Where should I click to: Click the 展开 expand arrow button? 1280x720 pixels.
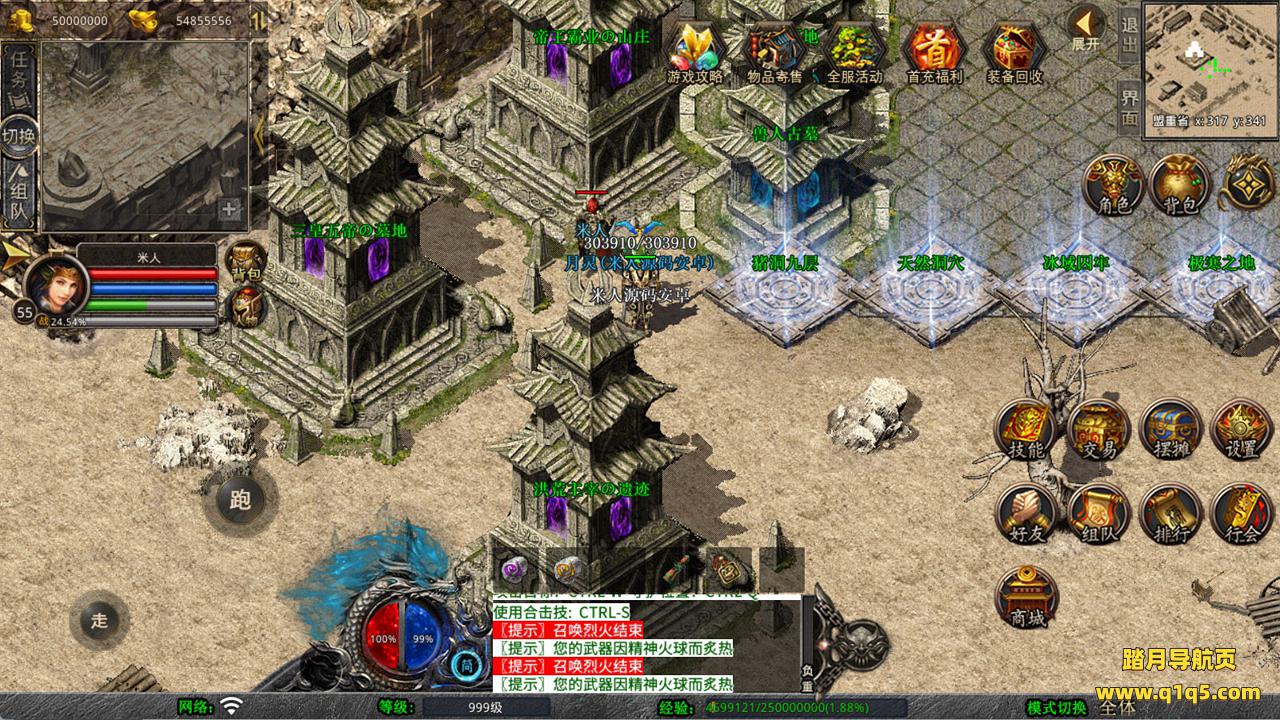pyautogui.click(x=1086, y=27)
